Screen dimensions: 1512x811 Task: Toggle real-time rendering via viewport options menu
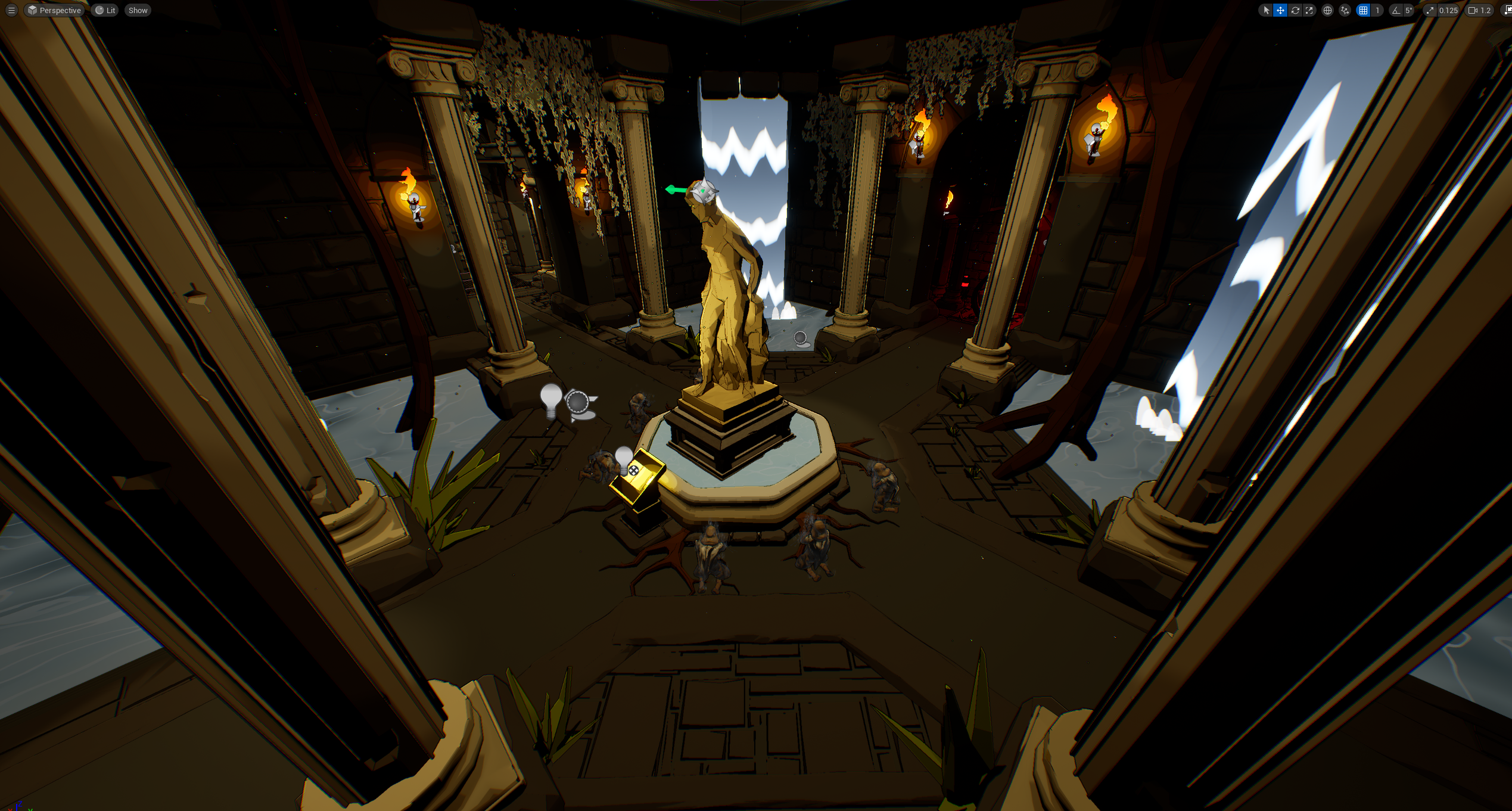[x=11, y=10]
